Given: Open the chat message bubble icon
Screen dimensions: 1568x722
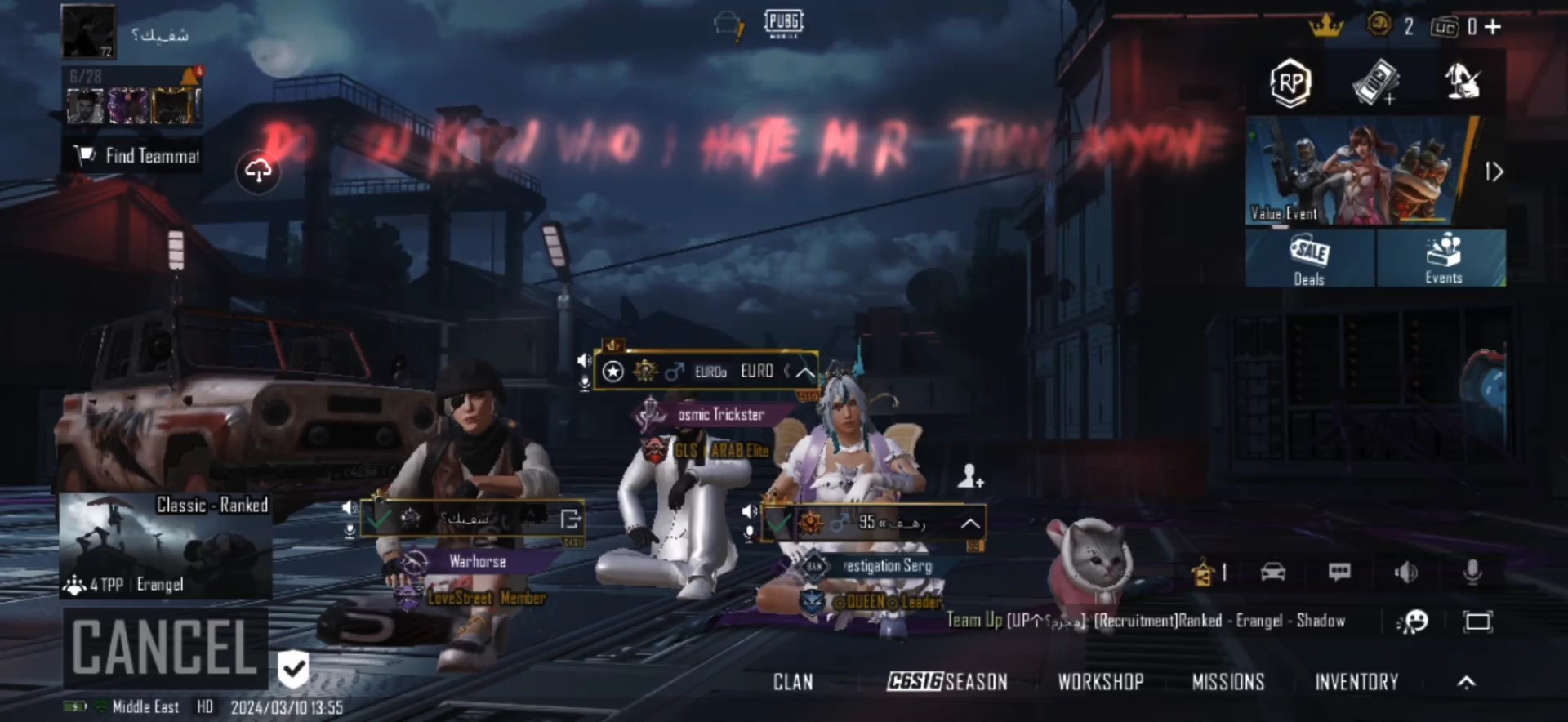Looking at the screenshot, I should click(1339, 572).
